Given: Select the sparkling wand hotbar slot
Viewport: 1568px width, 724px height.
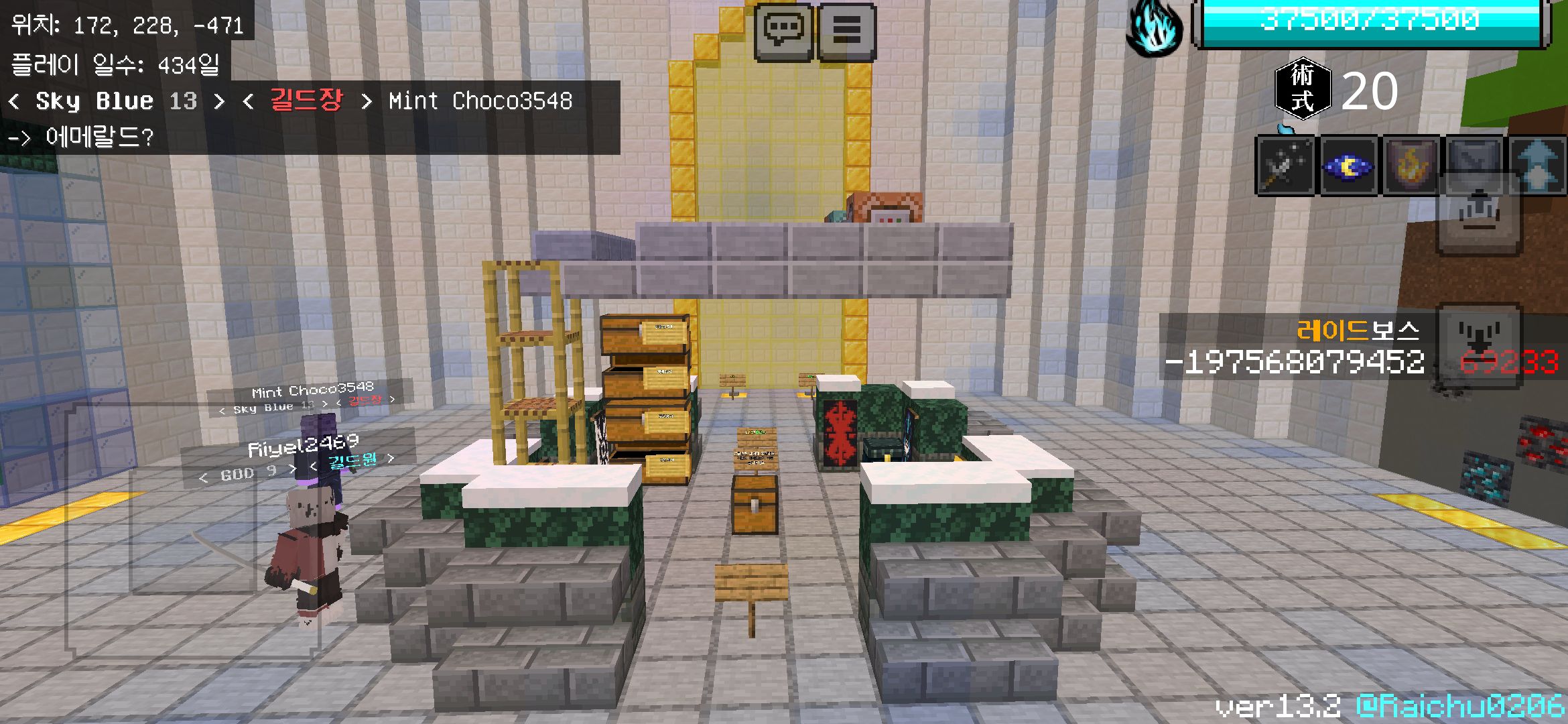Looking at the screenshot, I should (x=1285, y=166).
